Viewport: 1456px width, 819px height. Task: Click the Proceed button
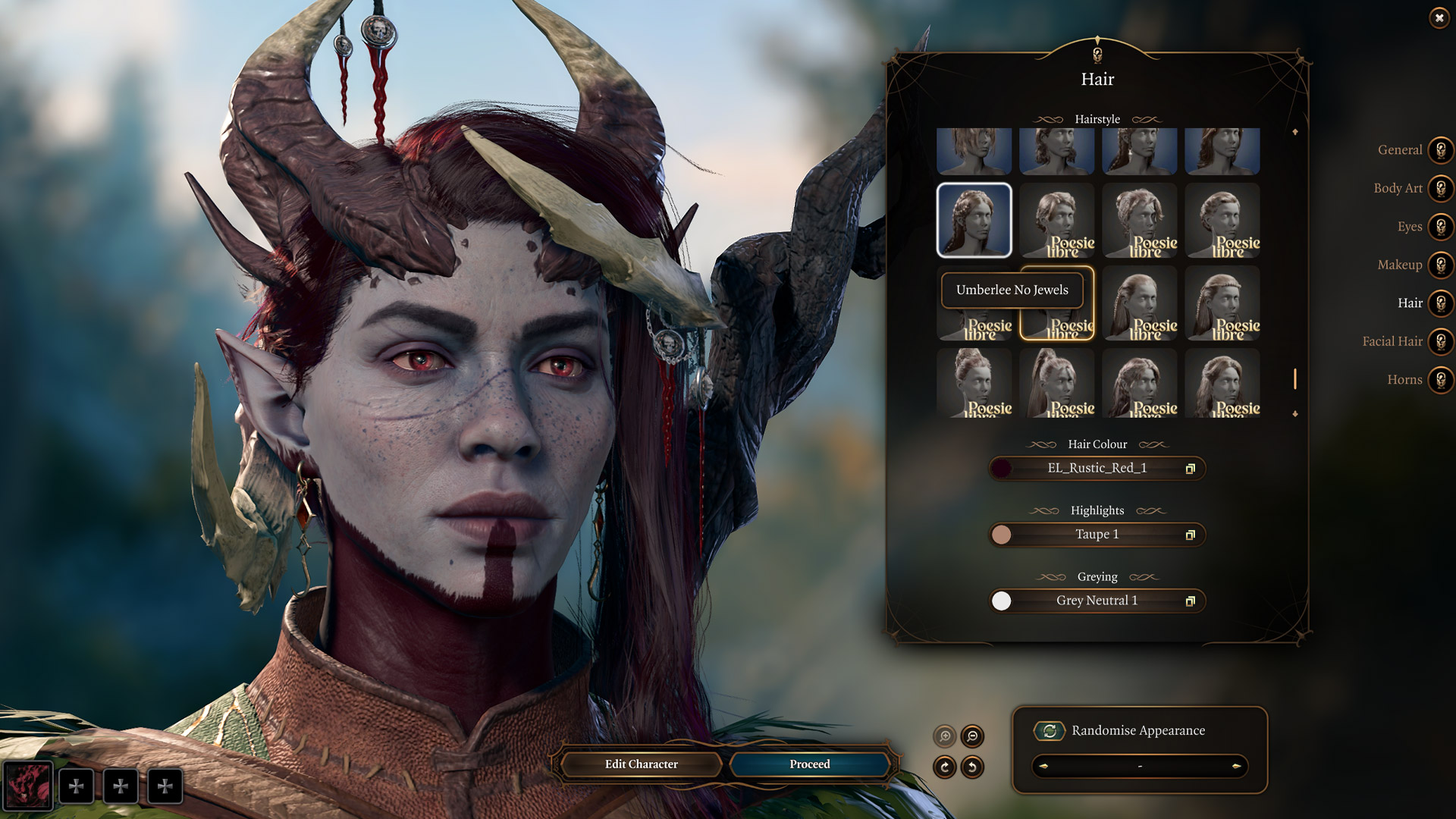tap(809, 764)
